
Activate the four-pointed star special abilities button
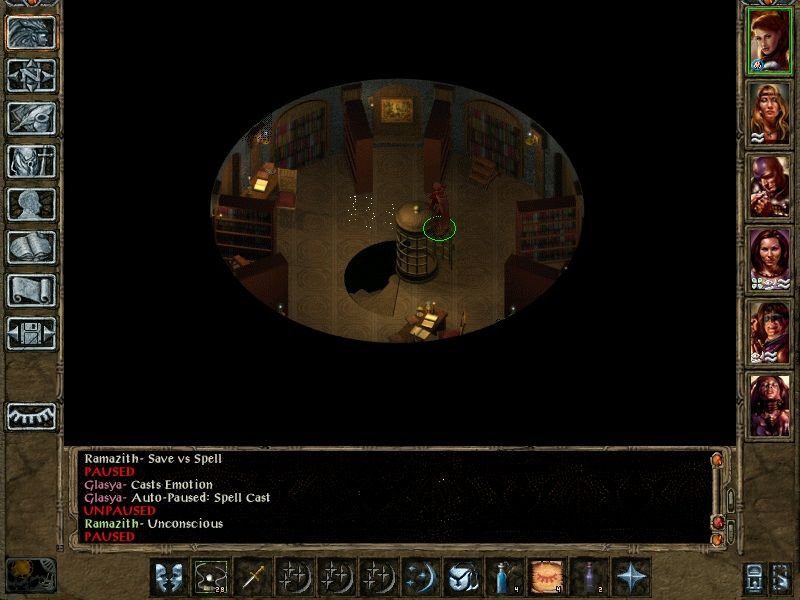[632, 577]
